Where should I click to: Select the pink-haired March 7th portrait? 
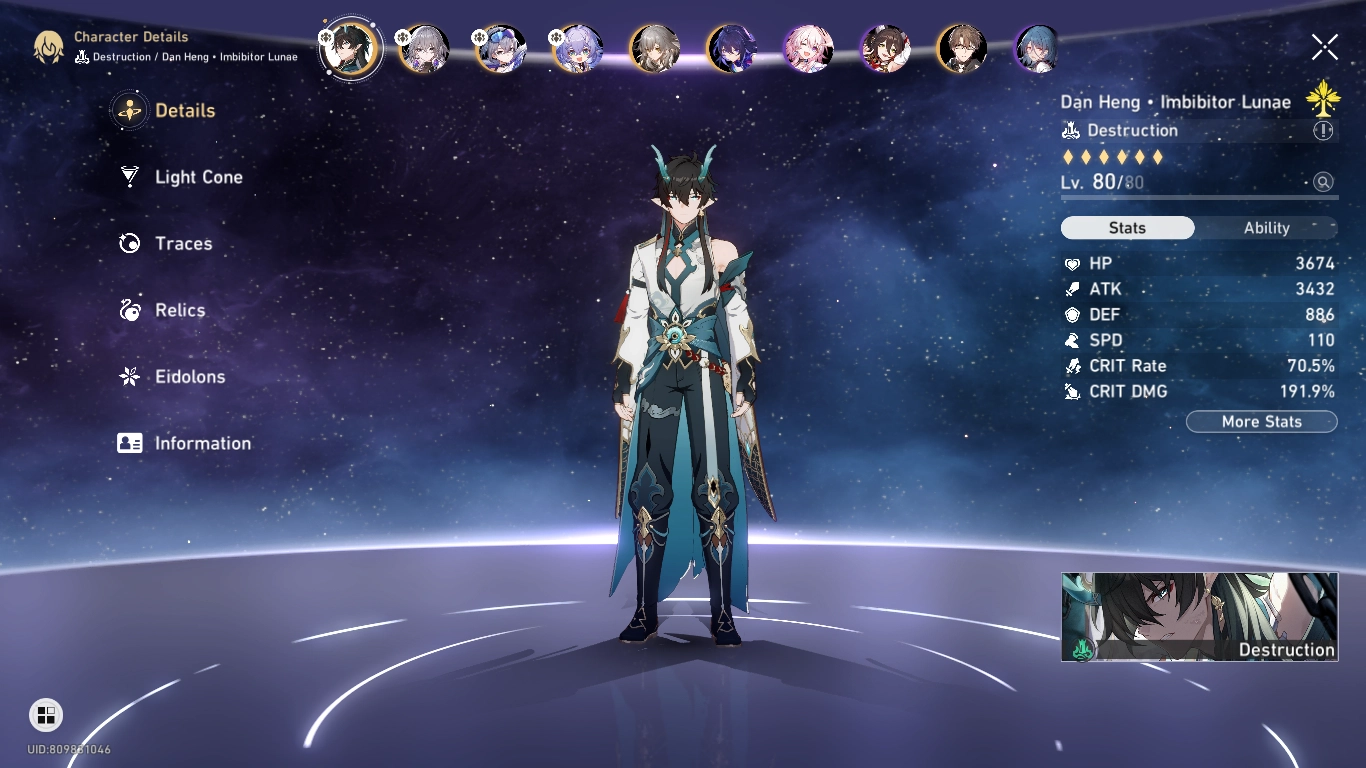pyautogui.click(x=808, y=50)
